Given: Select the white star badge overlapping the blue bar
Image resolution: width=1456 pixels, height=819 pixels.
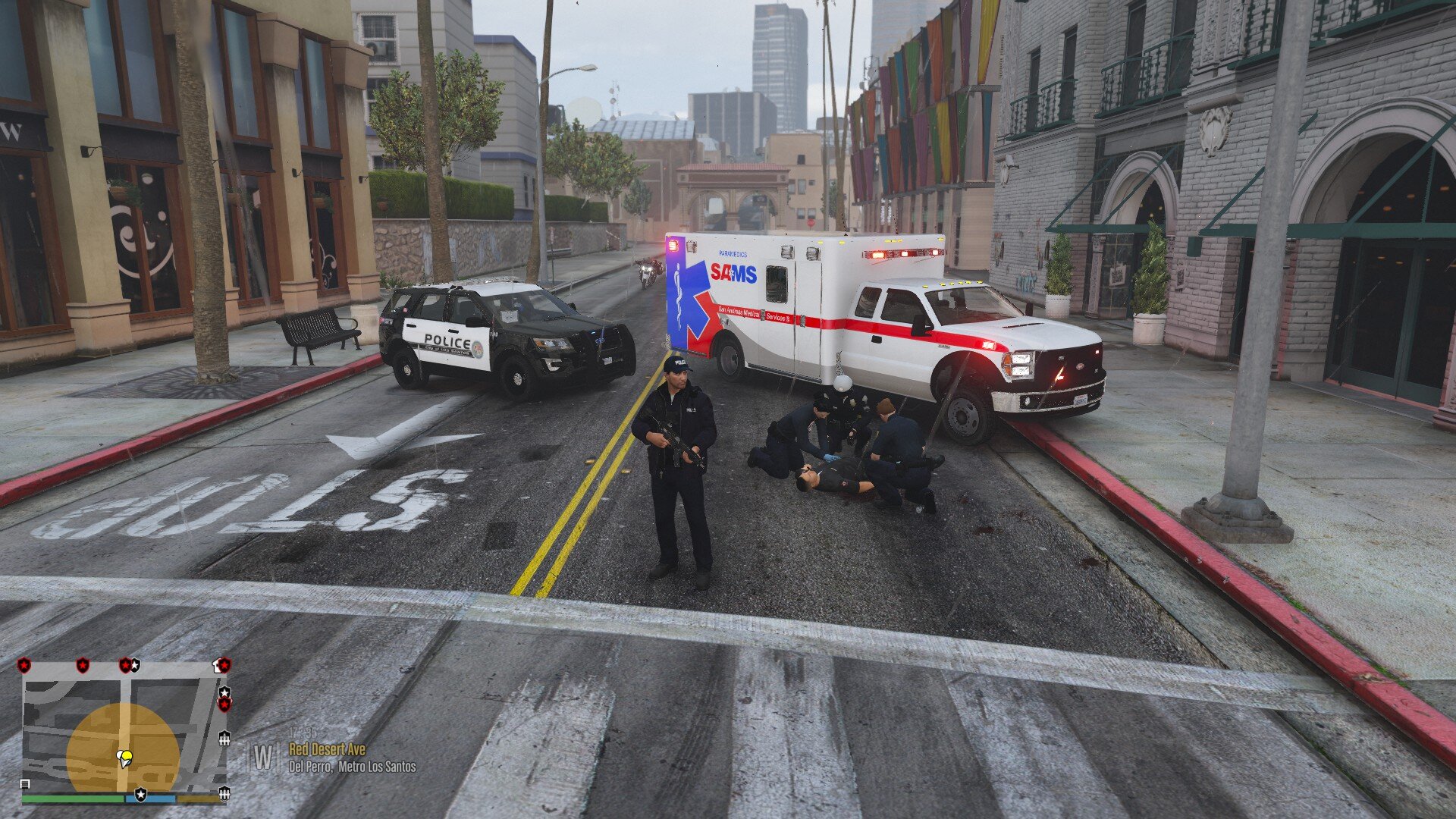Looking at the screenshot, I should pos(140,795).
